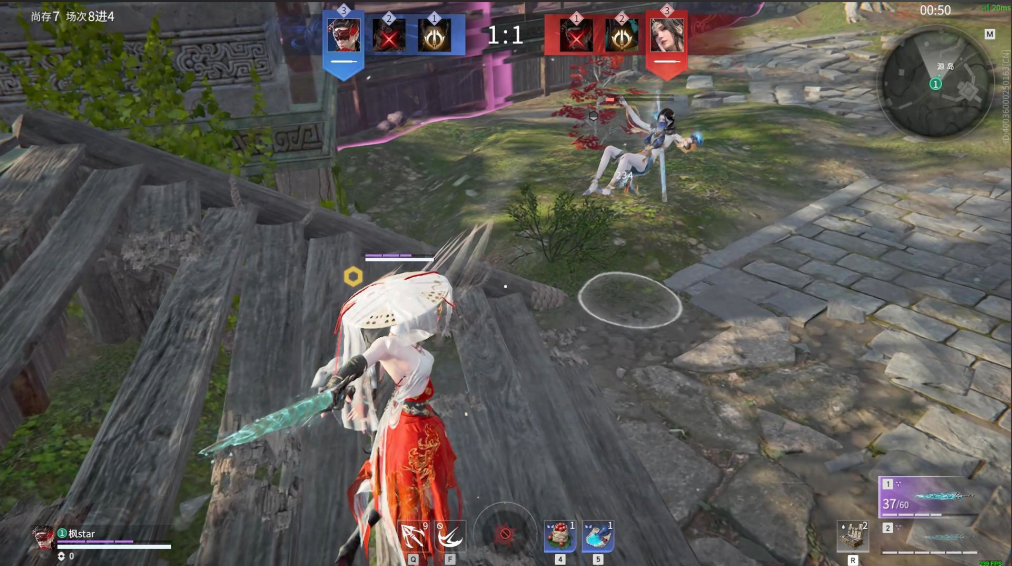This screenshot has width=1012, height=566.
Task: Click the 枫star player avatar
Action: [x=43, y=537]
